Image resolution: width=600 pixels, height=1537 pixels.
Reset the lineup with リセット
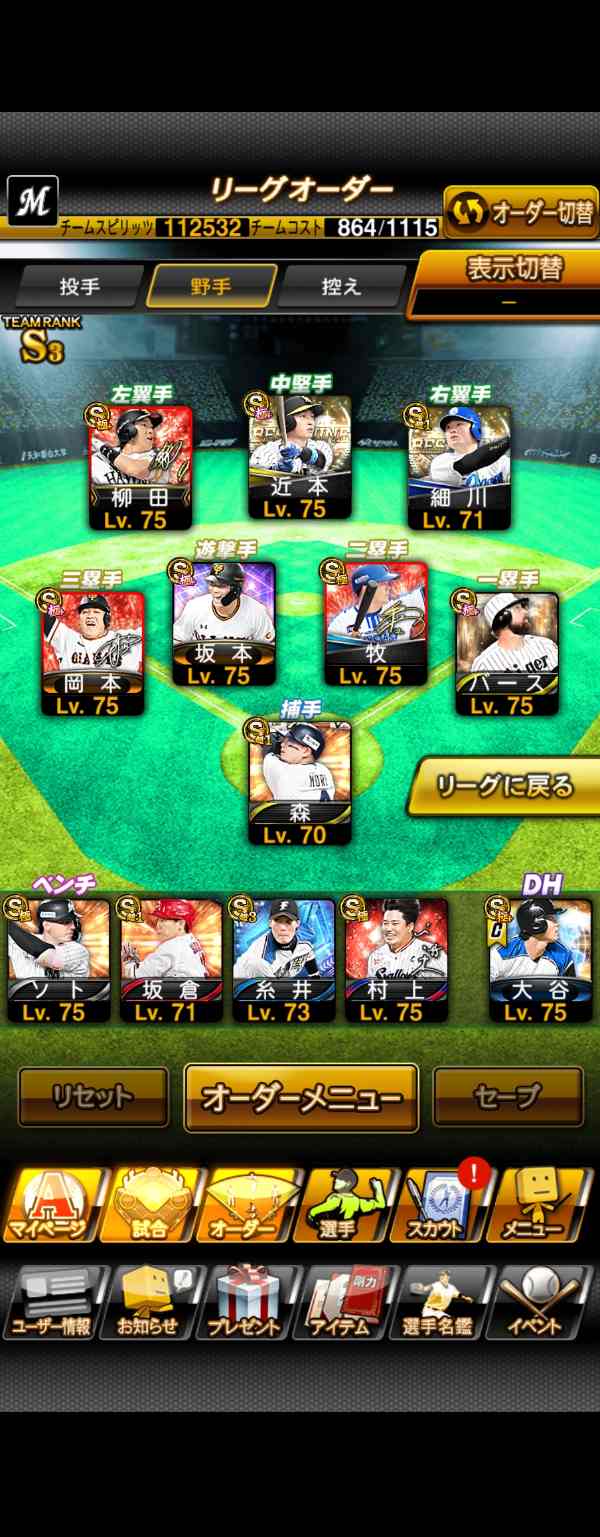[93, 1097]
